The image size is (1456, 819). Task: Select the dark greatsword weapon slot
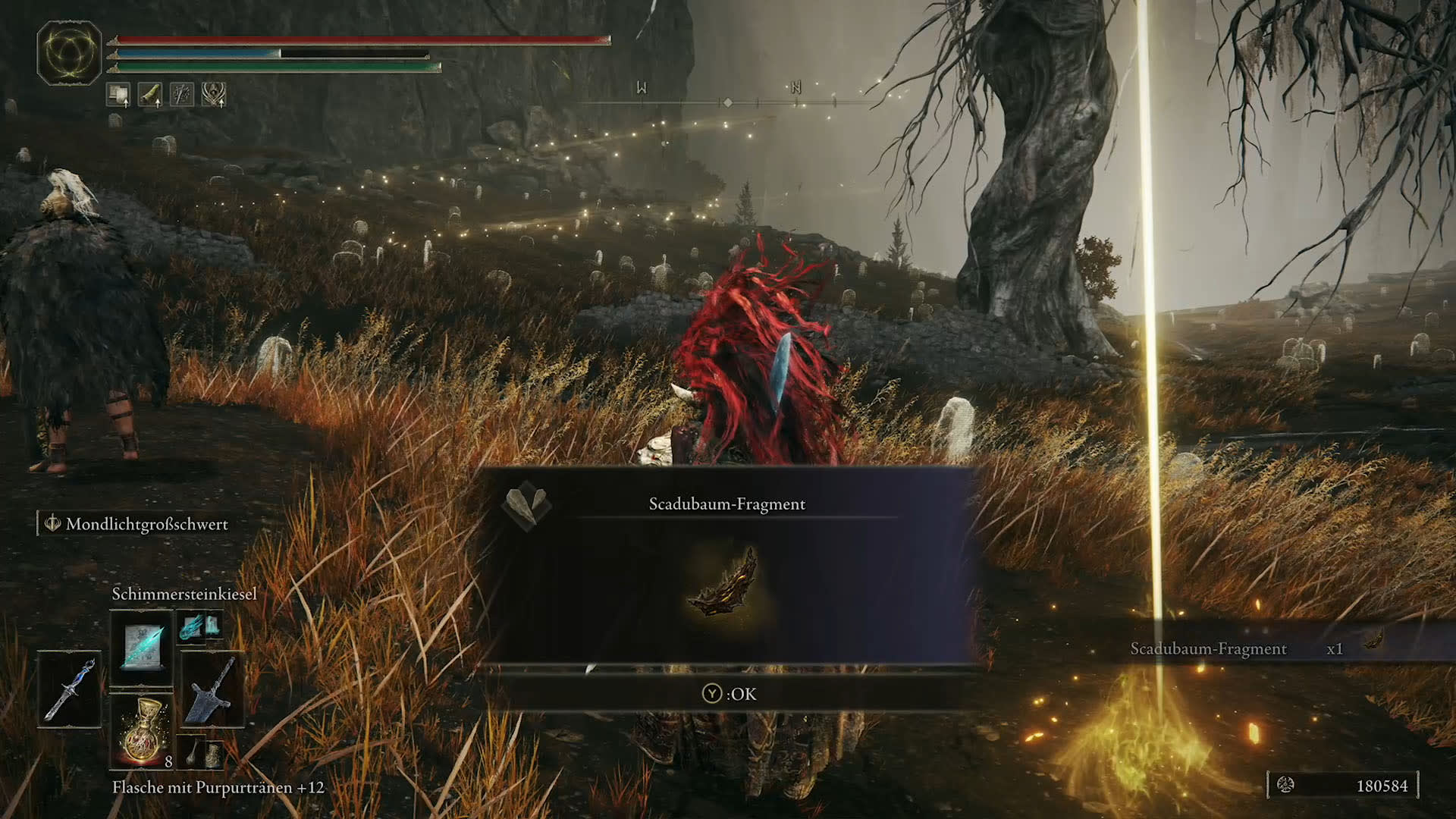(x=212, y=689)
